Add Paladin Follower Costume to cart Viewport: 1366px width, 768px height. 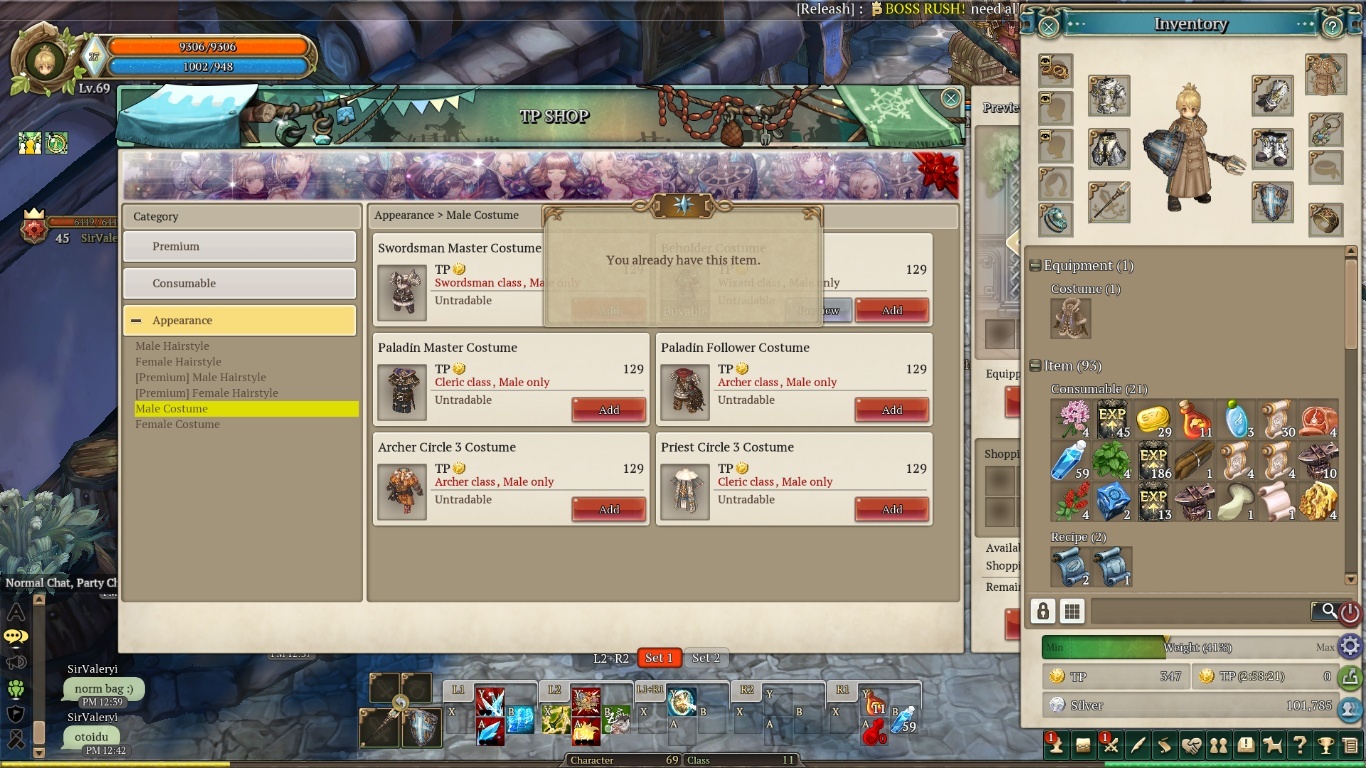click(x=891, y=410)
